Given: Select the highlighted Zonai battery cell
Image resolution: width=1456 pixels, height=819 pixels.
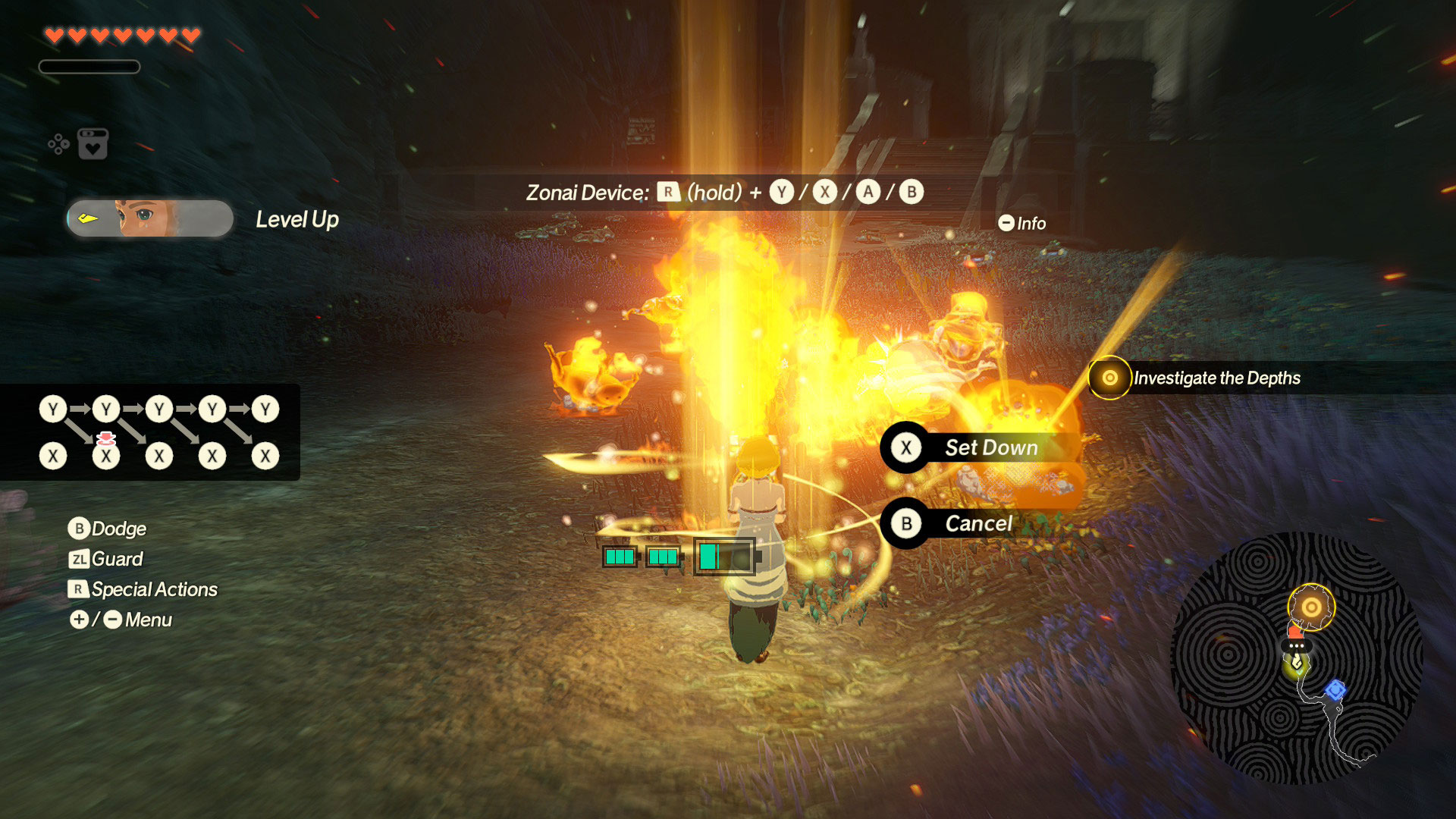Looking at the screenshot, I should pos(724,557).
